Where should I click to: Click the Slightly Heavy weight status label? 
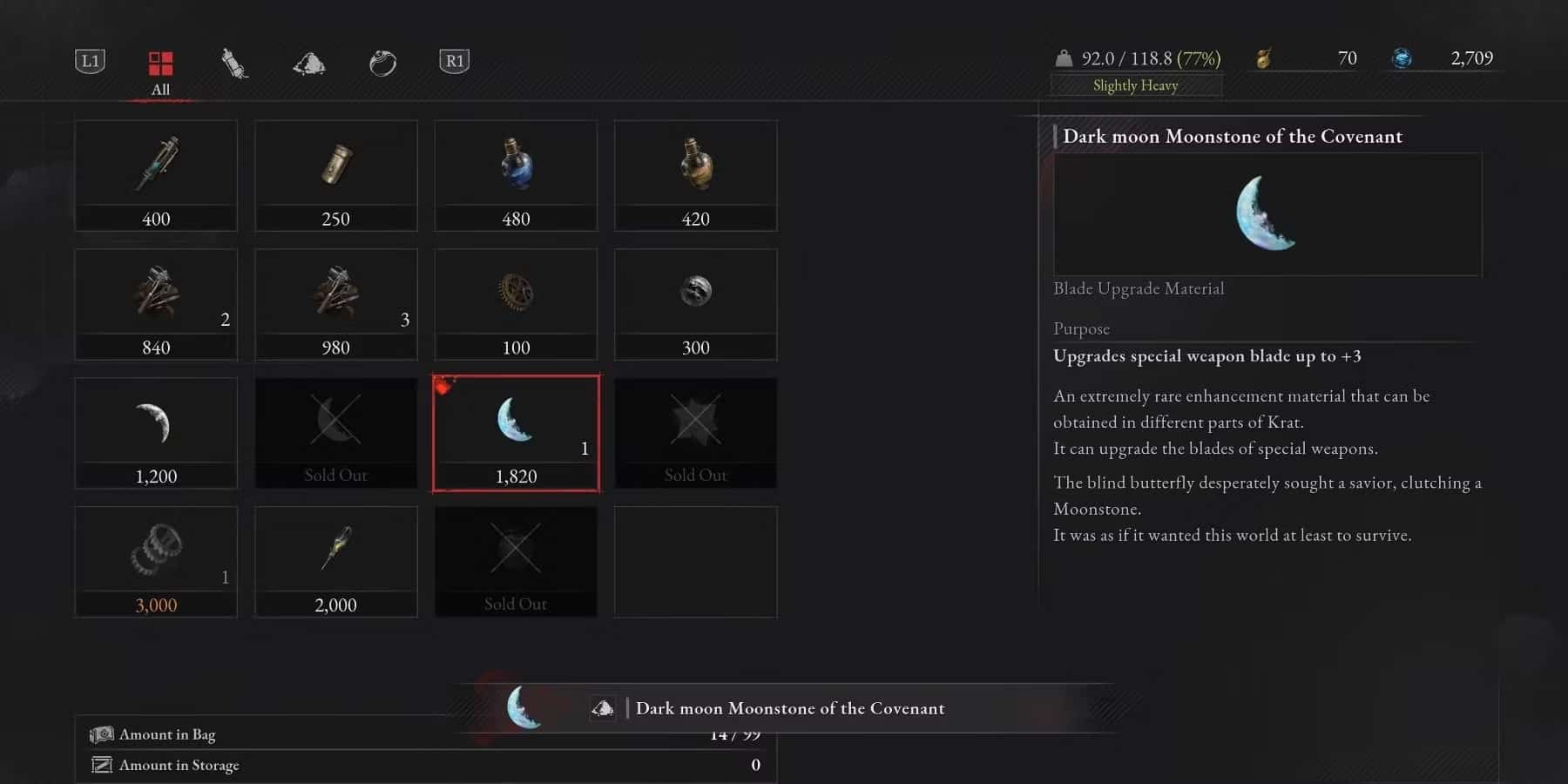click(1135, 85)
